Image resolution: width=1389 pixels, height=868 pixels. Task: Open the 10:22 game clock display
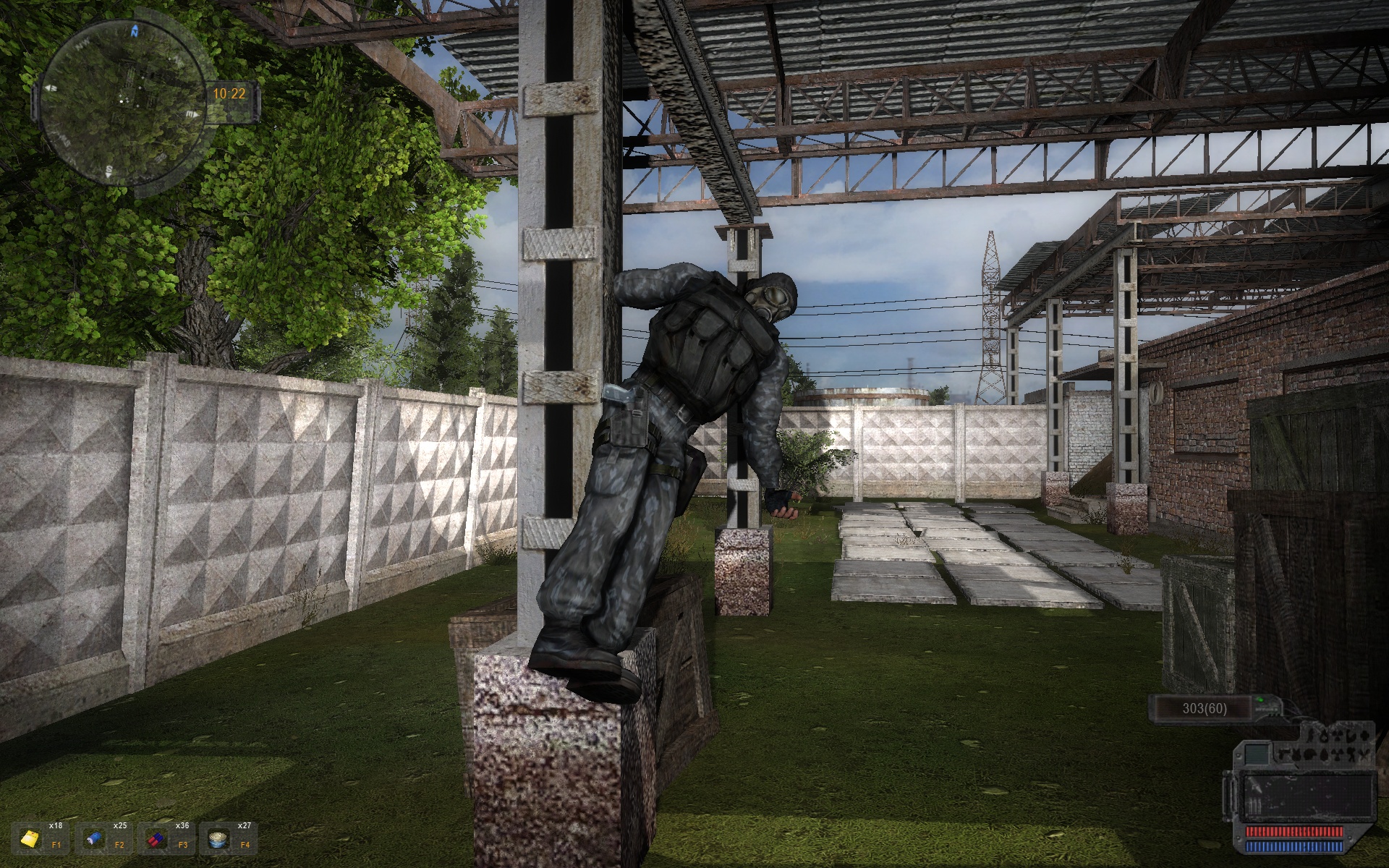point(229,93)
